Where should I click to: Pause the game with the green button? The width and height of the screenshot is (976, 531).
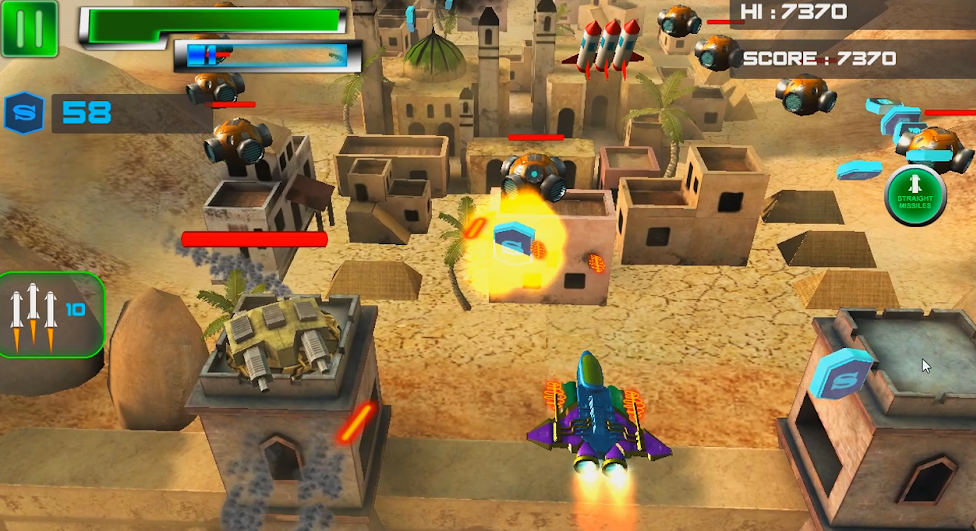[29, 28]
